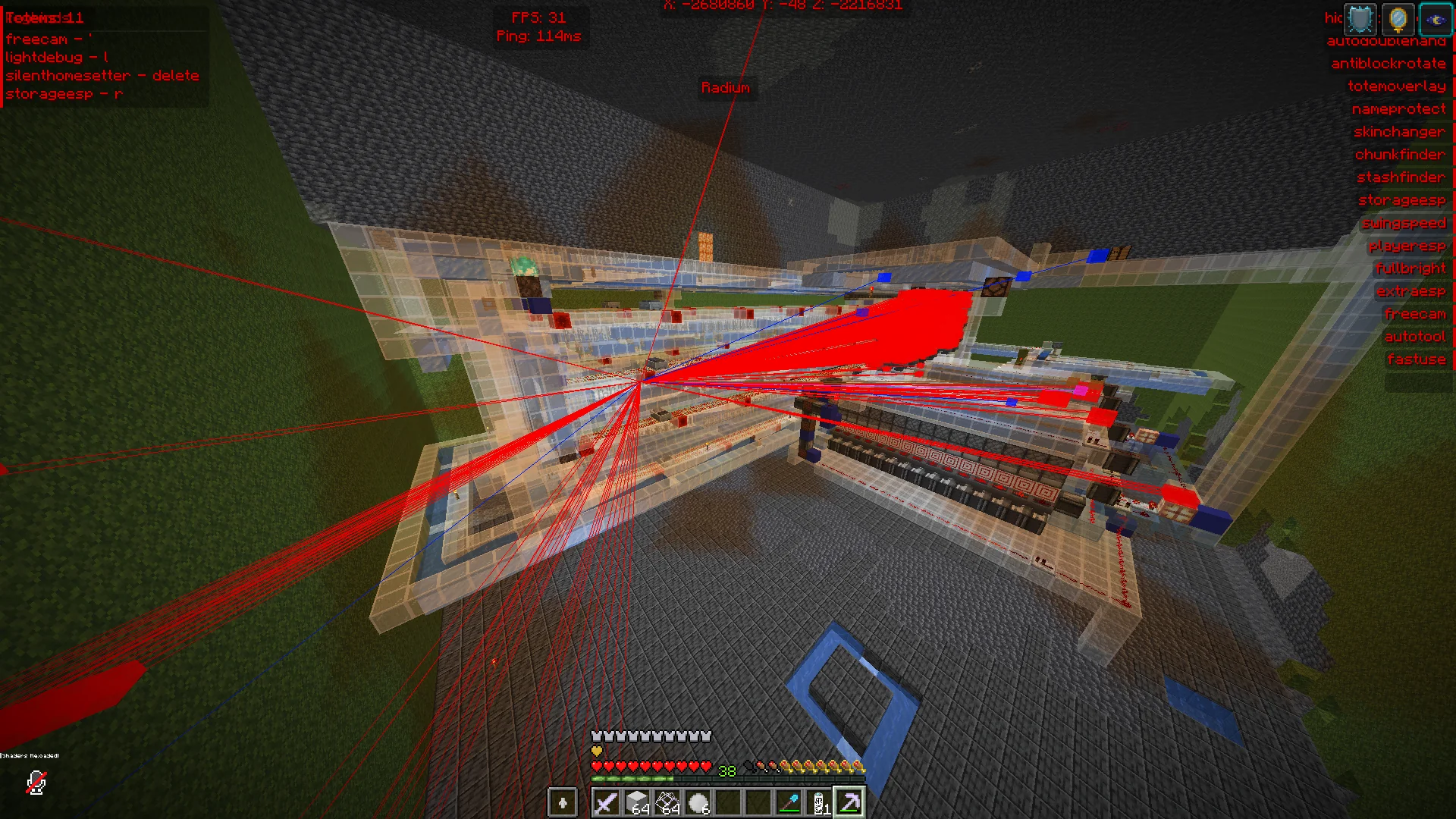This screenshot has width=1456, height=819.
Task: Select the pickaxe in the last hotbar slot
Action: 849,802
